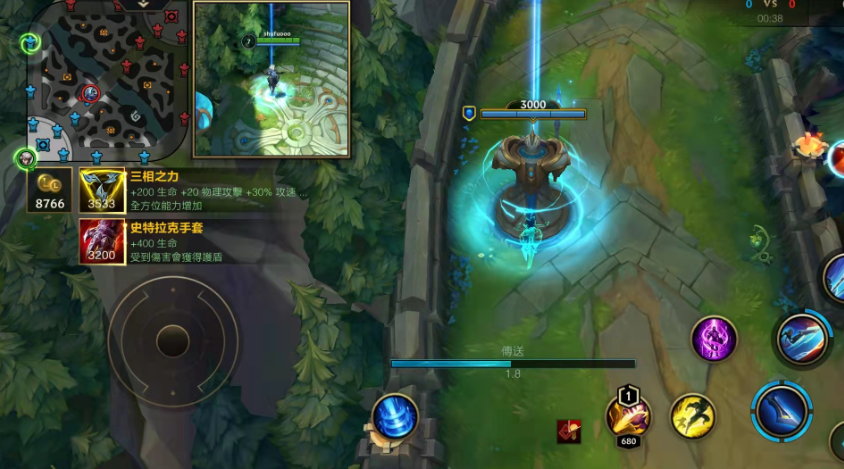Select the champion portrait below the minimap
The height and width of the screenshot is (469, 844).
coord(25,159)
